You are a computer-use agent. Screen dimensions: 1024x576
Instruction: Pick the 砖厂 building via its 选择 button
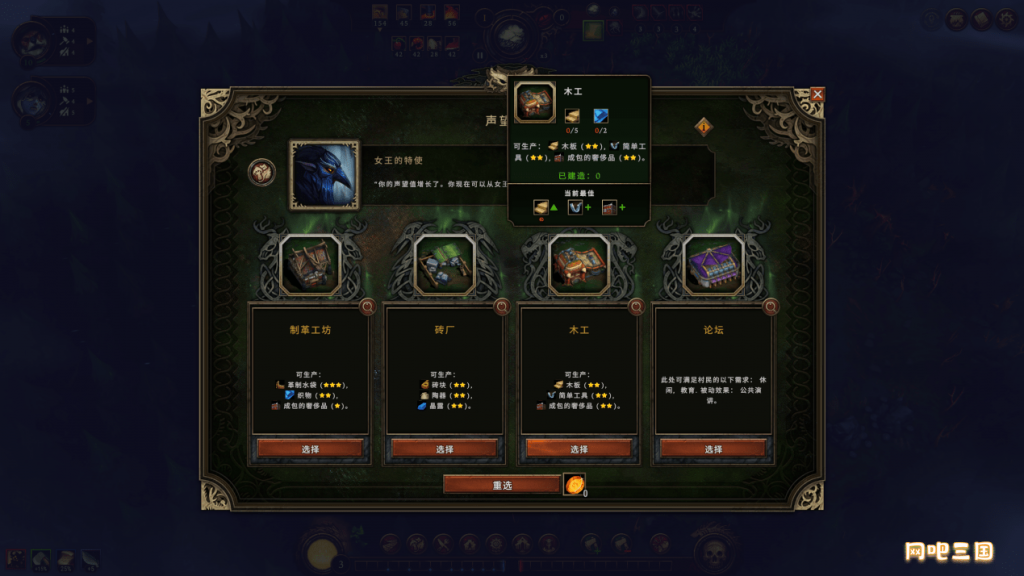click(x=444, y=449)
